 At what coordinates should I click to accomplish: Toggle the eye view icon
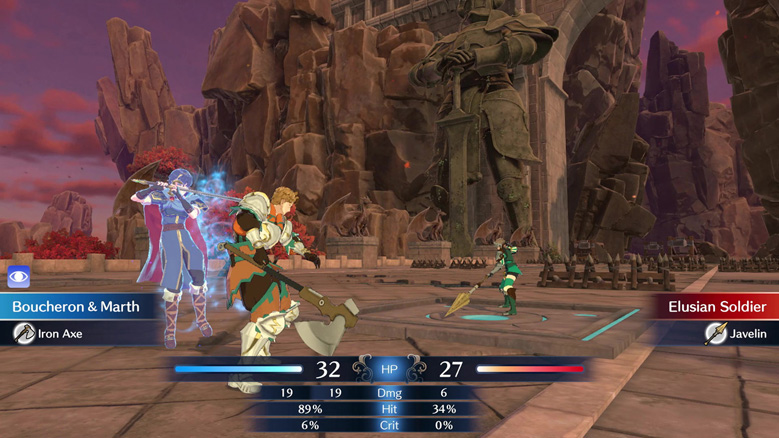point(19,277)
